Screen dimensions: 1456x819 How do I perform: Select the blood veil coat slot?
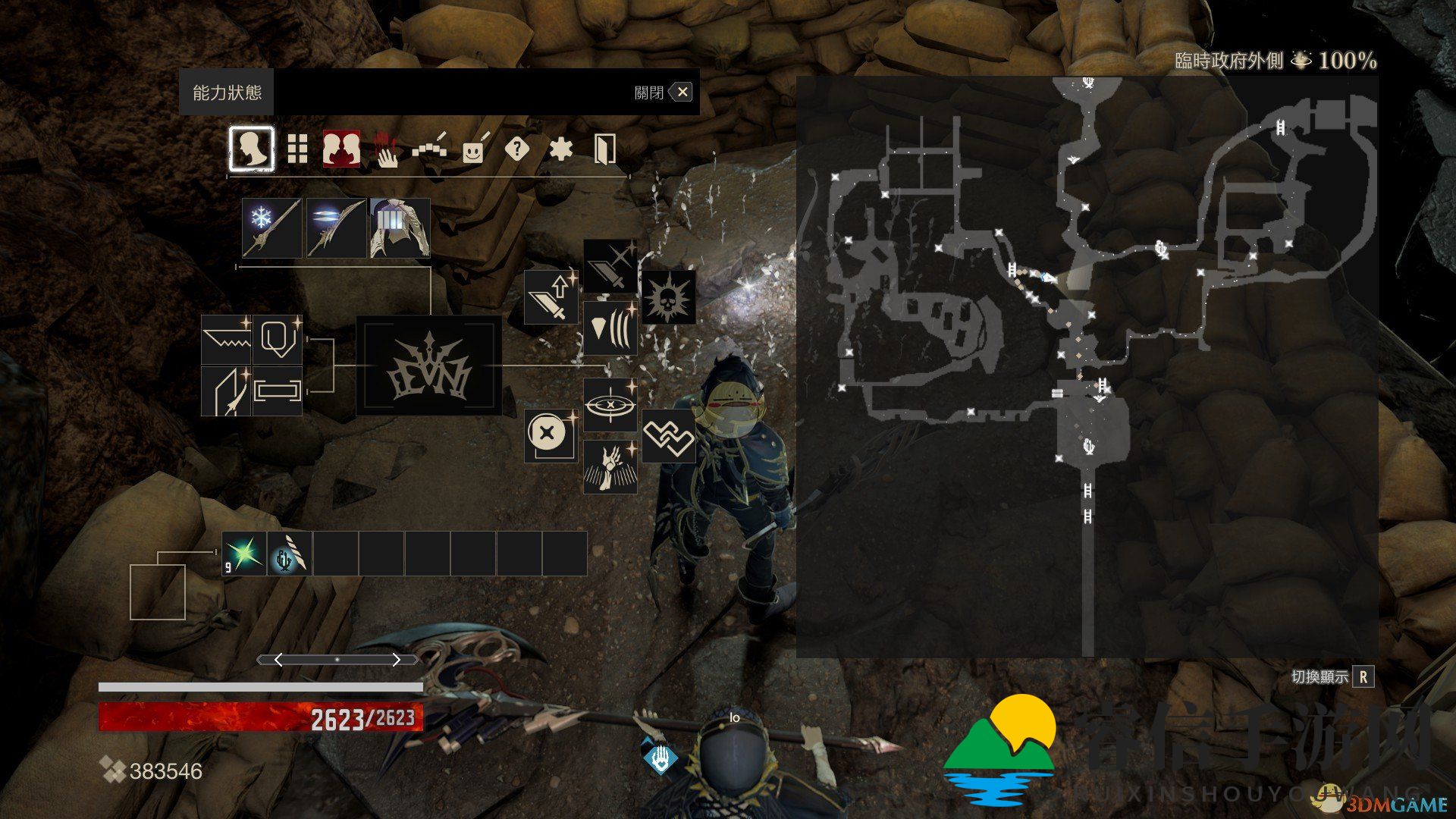point(400,228)
